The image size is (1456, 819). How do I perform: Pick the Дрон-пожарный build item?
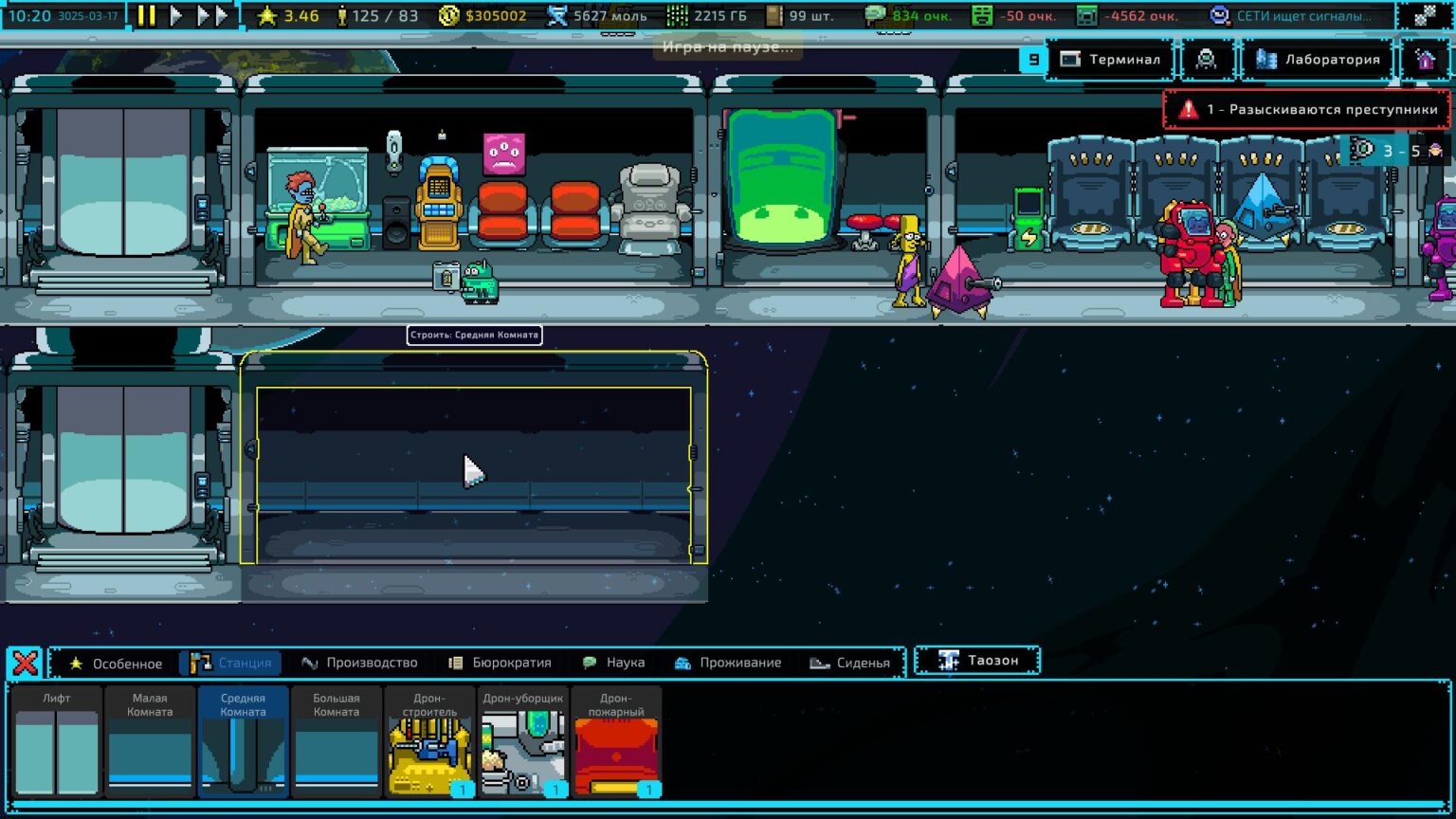616,742
